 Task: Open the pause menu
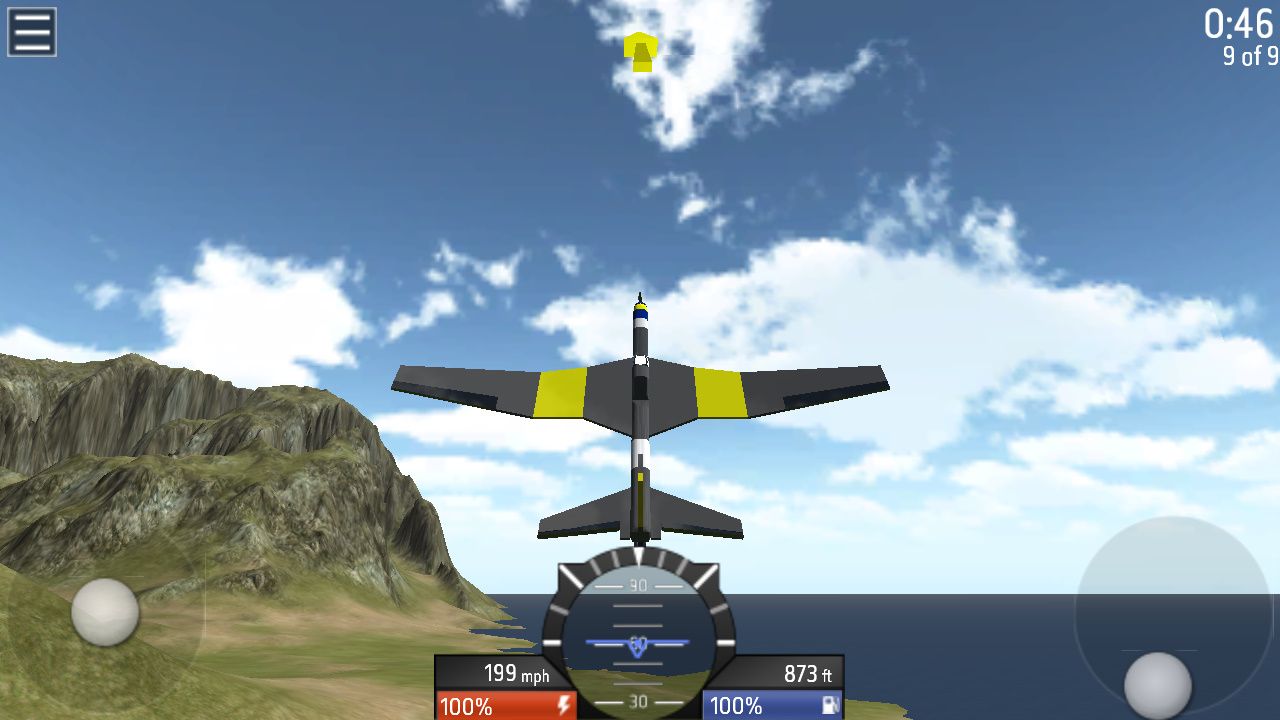31,30
